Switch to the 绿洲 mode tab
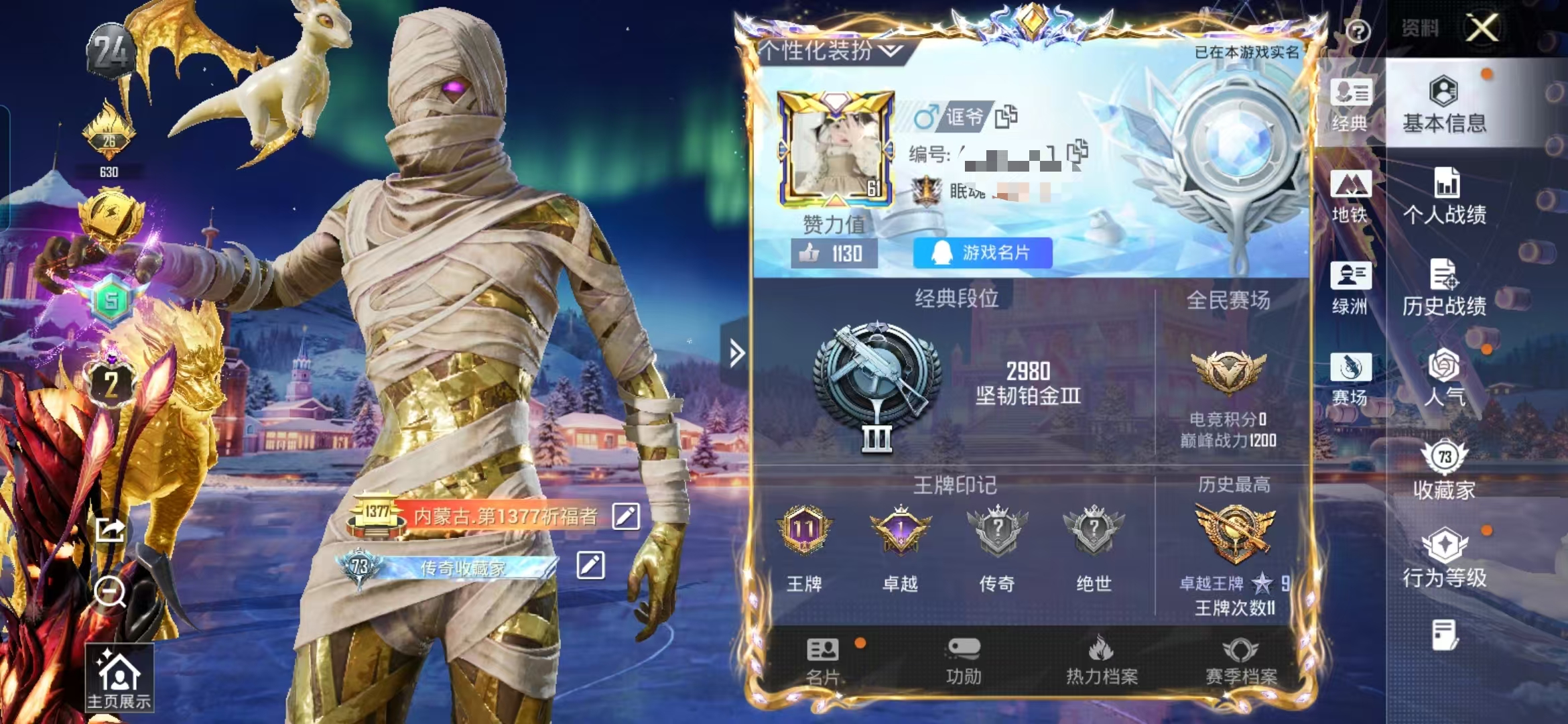Viewport: 1568px width, 724px height. click(x=1350, y=288)
